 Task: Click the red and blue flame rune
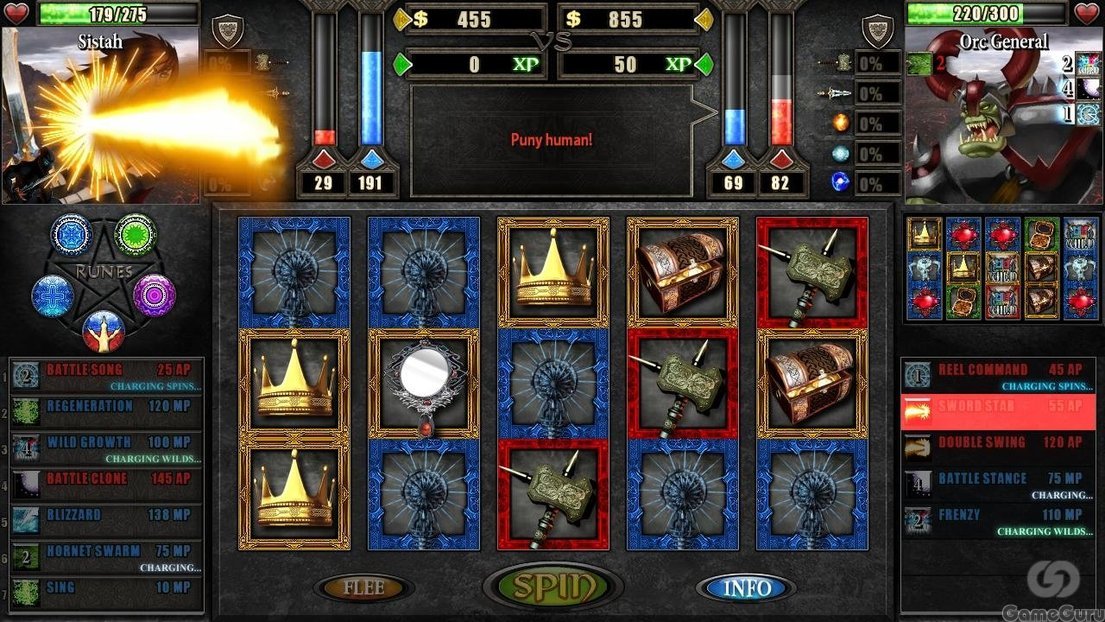tap(103, 329)
